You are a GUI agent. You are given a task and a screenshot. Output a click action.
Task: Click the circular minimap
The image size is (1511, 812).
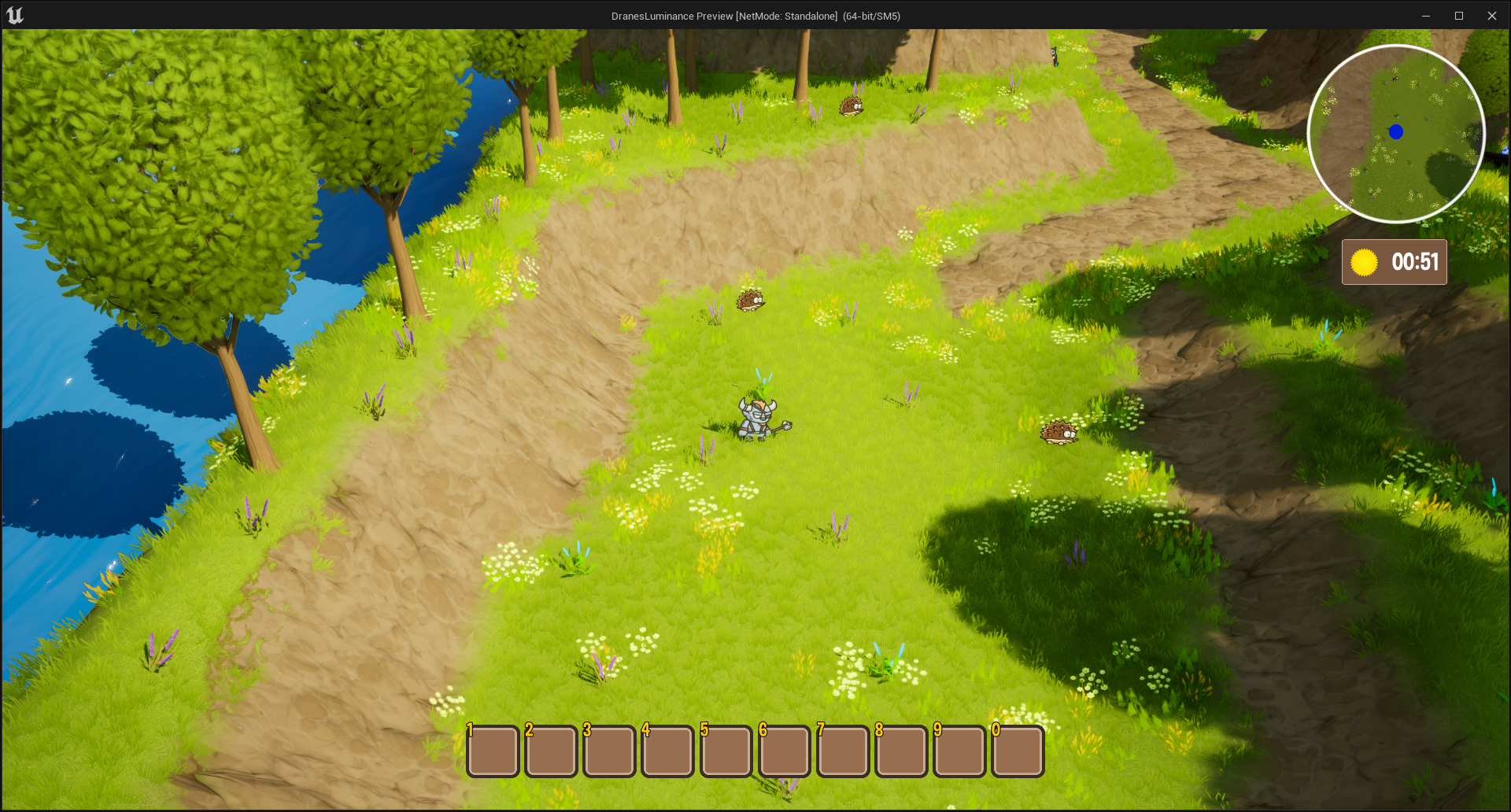click(x=1396, y=134)
